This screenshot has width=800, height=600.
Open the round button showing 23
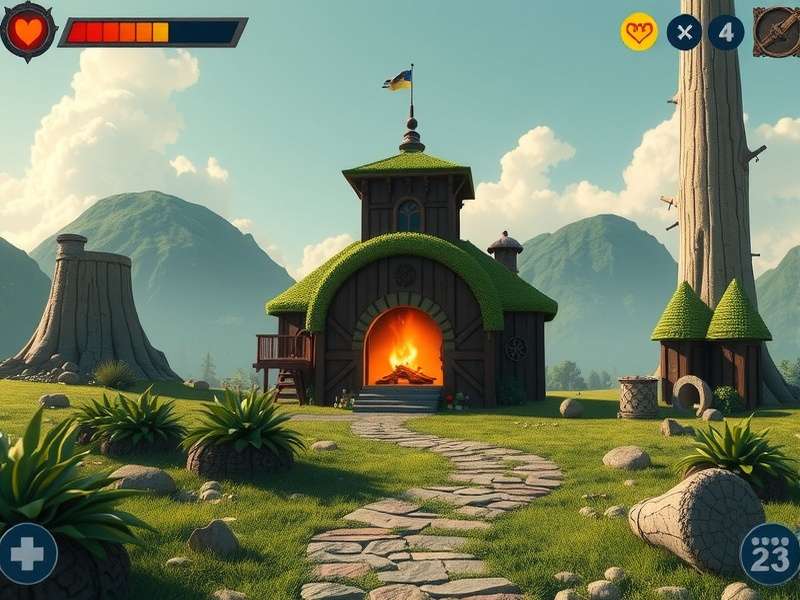770,554
